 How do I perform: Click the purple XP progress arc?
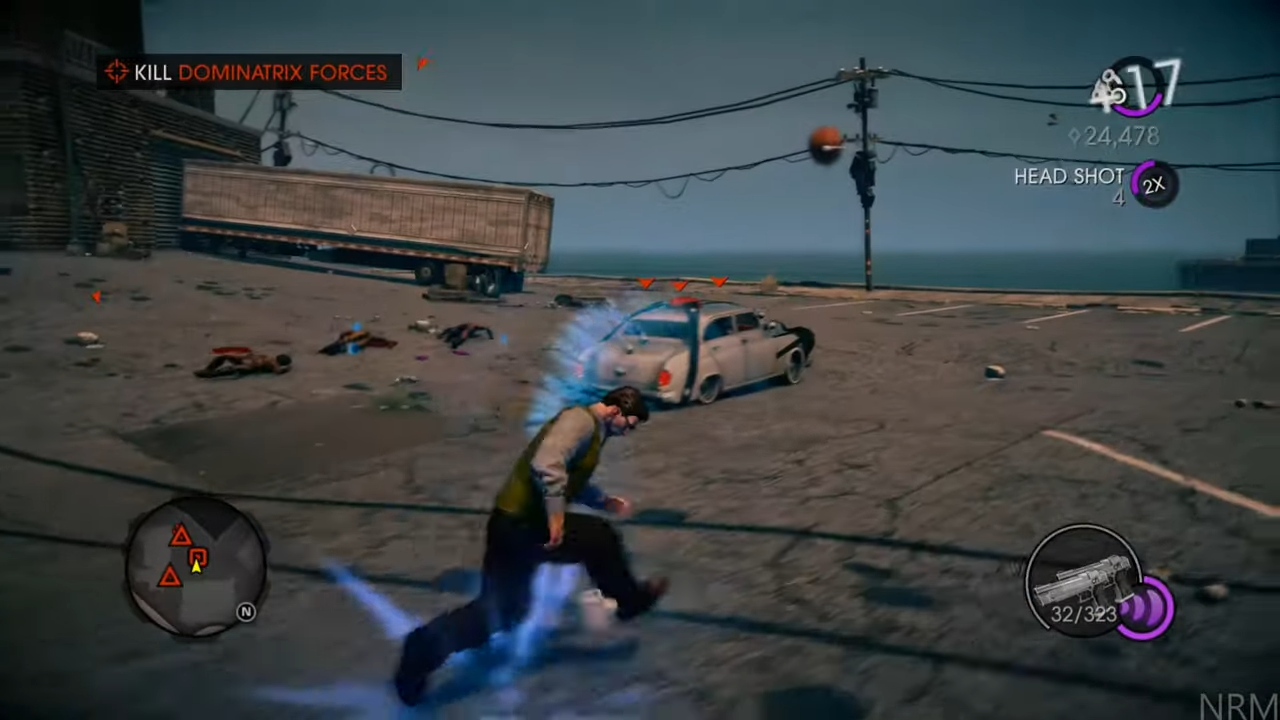click(x=1137, y=110)
